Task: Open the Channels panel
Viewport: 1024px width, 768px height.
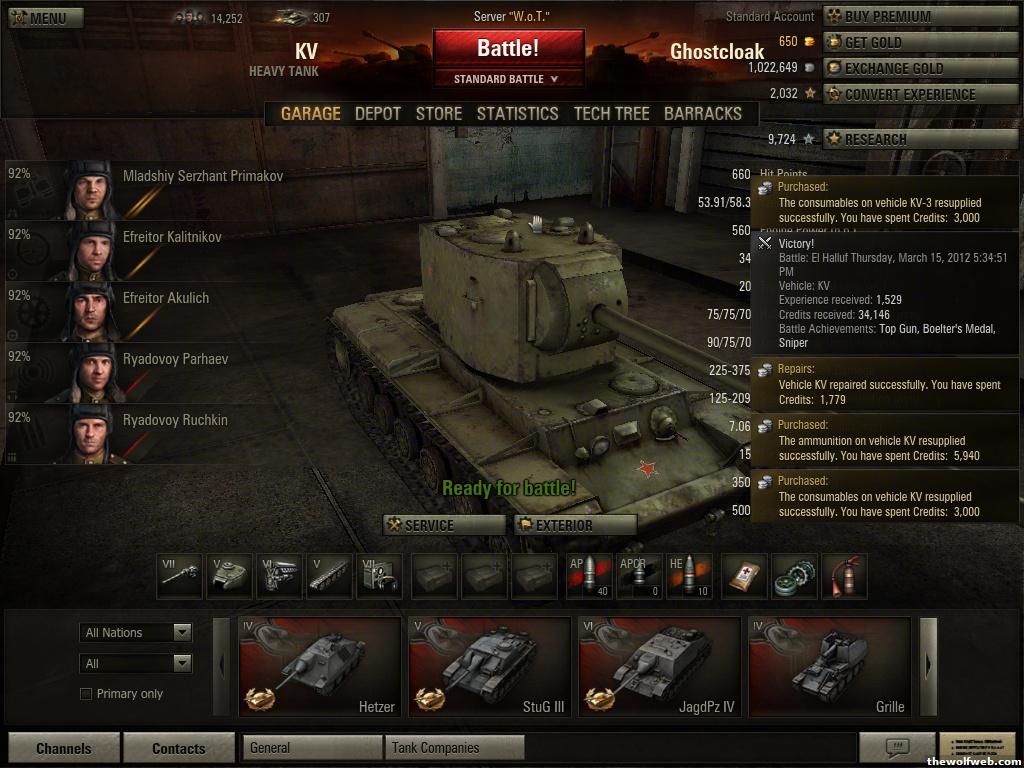Action: click(64, 748)
